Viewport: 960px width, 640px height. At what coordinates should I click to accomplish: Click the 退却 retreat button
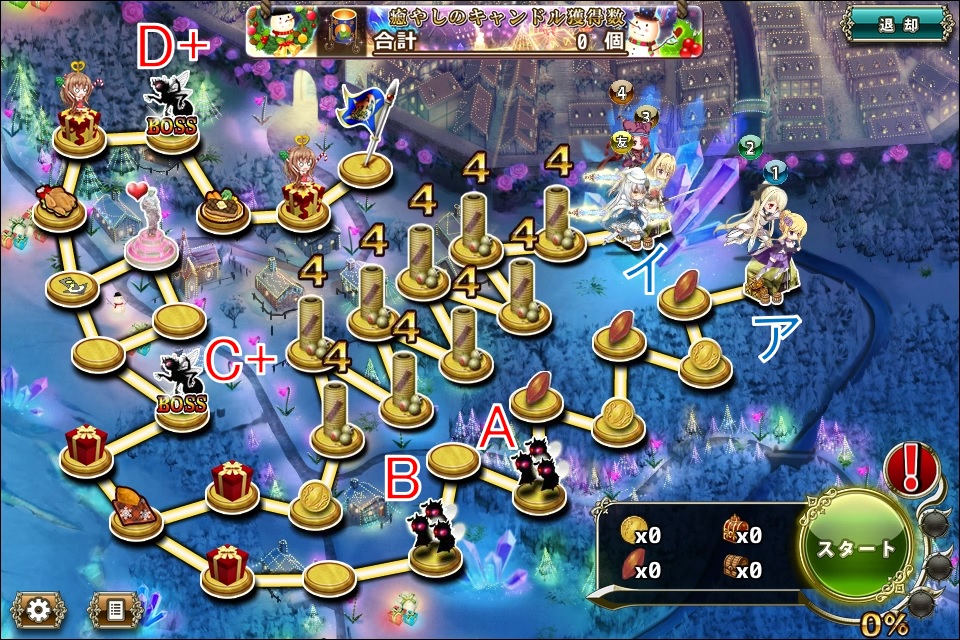coord(894,24)
